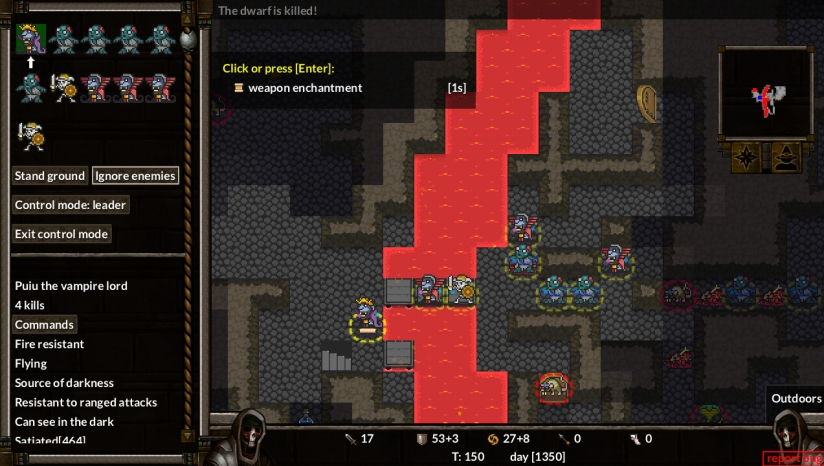Click the attribute list scroll-down arrow
The height and width of the screenshot is (466, 824).
[x=186, y=435]
